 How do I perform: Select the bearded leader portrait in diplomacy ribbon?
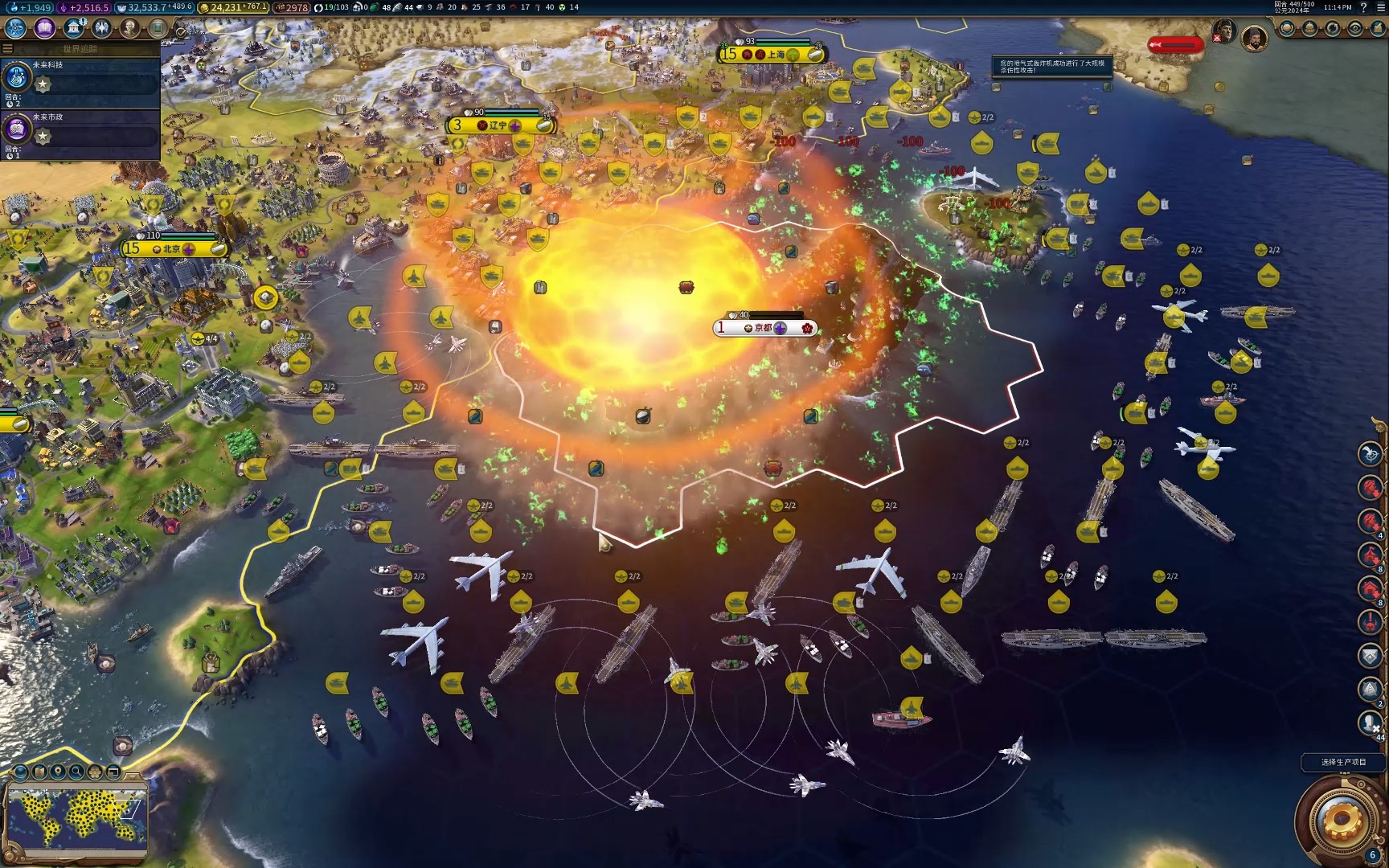pyautogui.click(x=1254, y=37)
